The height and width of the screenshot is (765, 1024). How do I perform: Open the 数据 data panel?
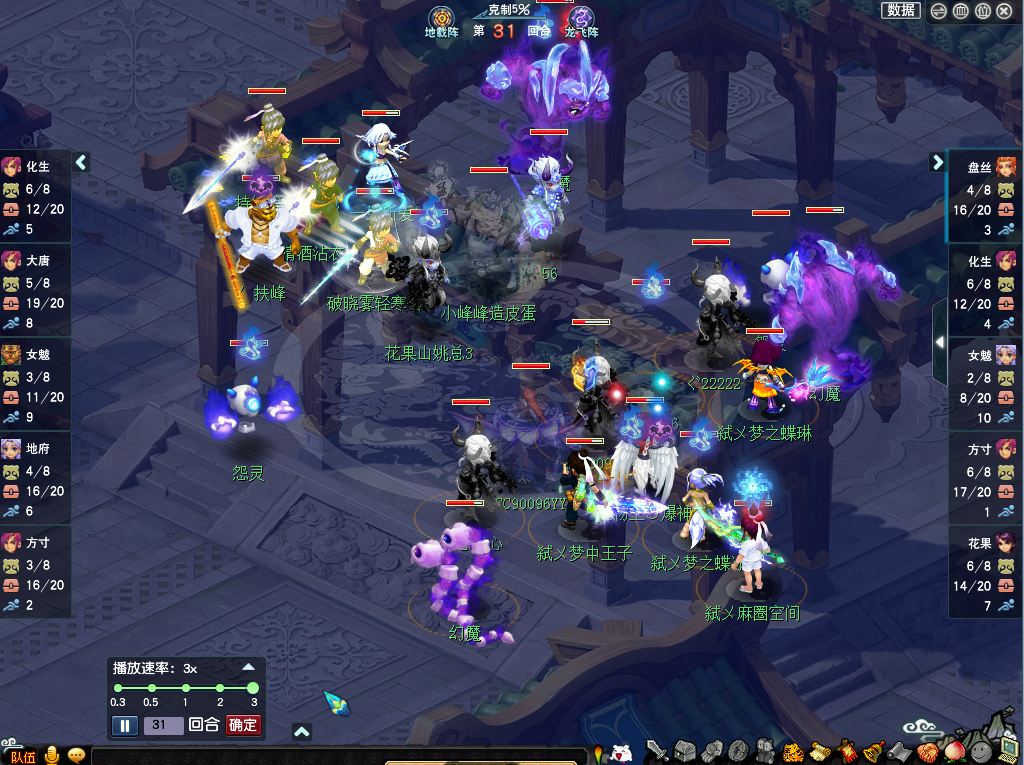(901, 10)
